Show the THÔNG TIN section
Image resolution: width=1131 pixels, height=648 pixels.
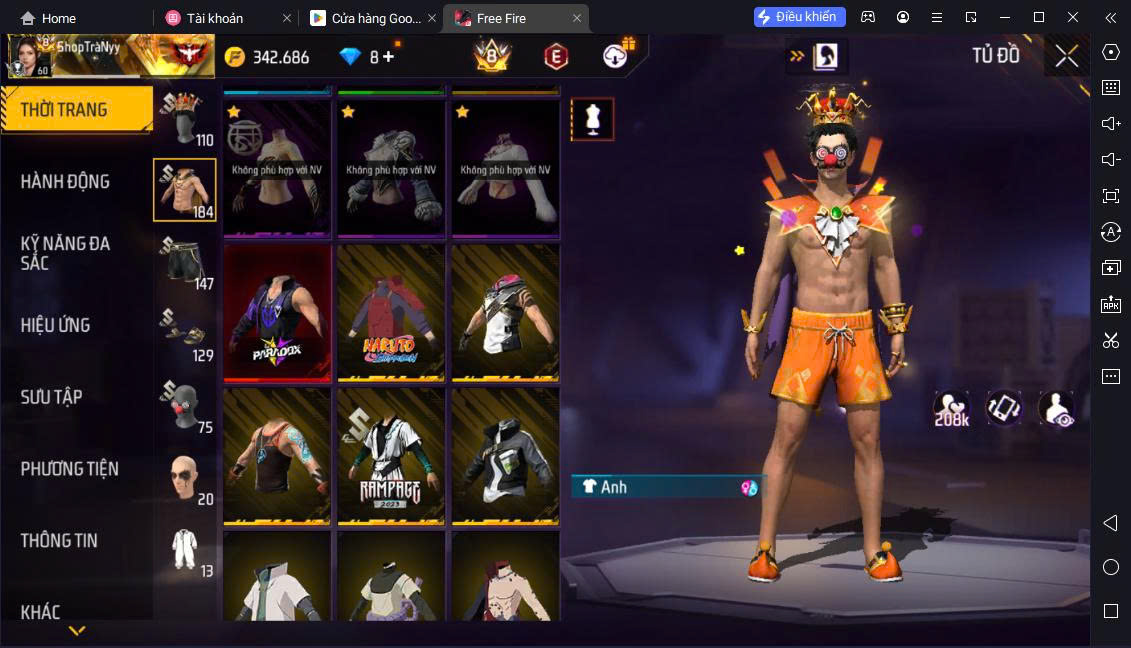tap(59, 541)
